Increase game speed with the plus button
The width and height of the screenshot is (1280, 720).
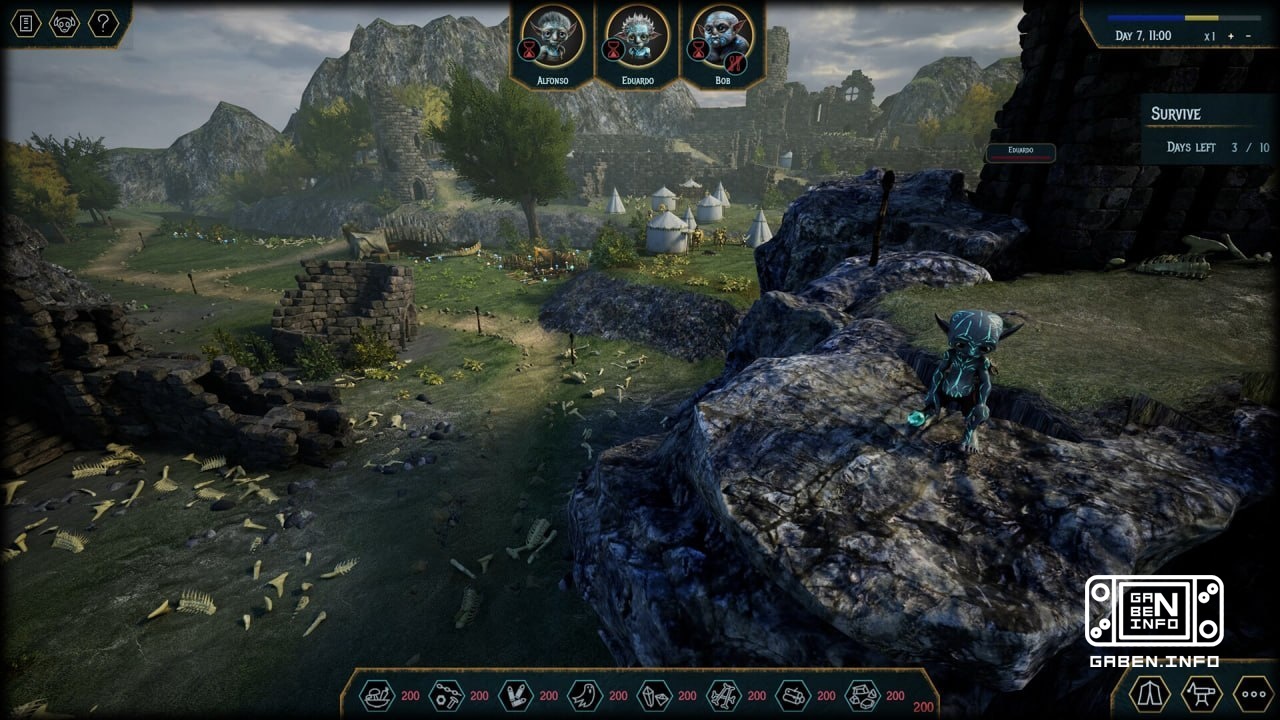pos(1231,36)
